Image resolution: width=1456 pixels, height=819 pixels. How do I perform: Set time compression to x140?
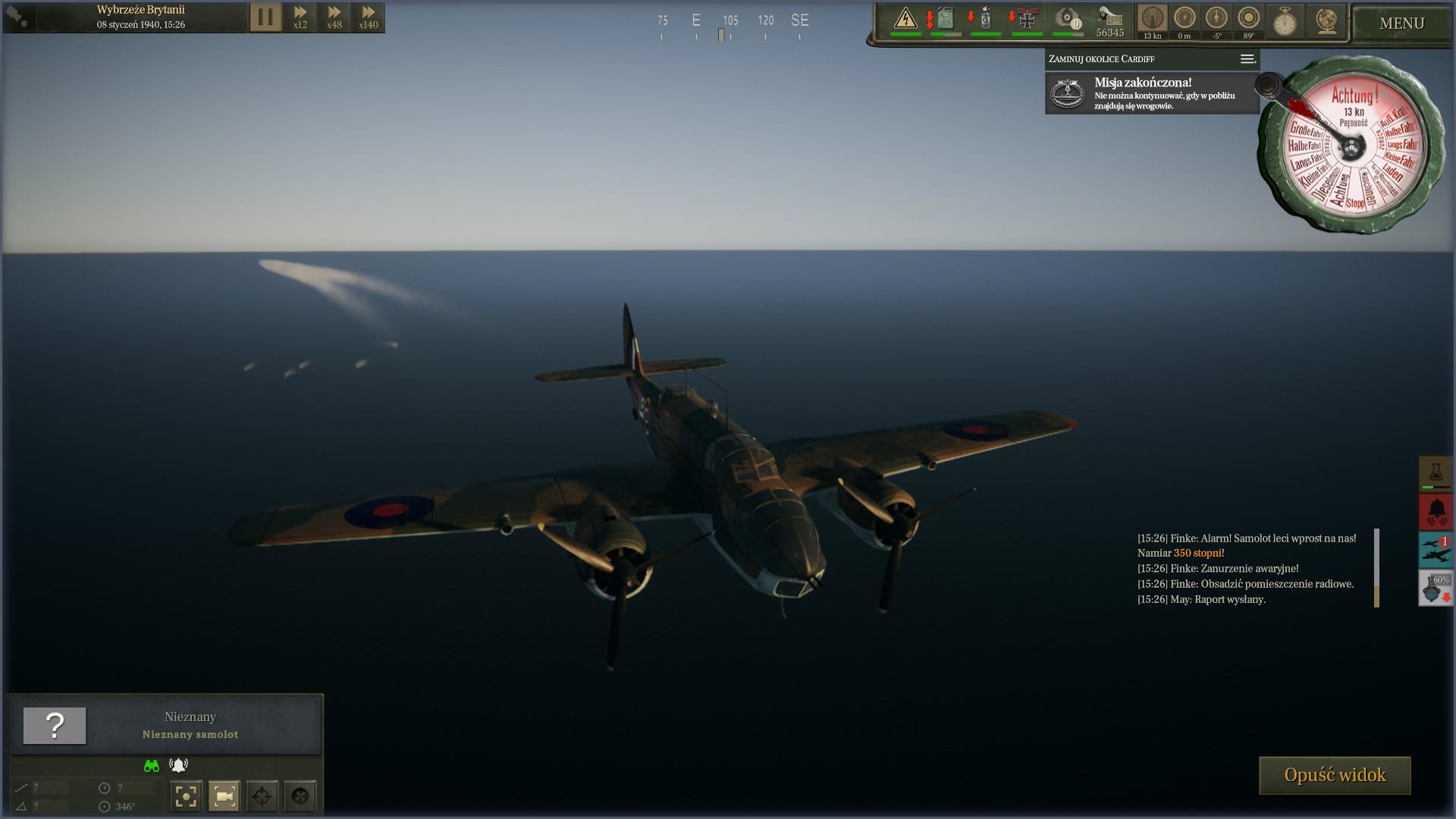pyautogui.click(x=369, y=17)
